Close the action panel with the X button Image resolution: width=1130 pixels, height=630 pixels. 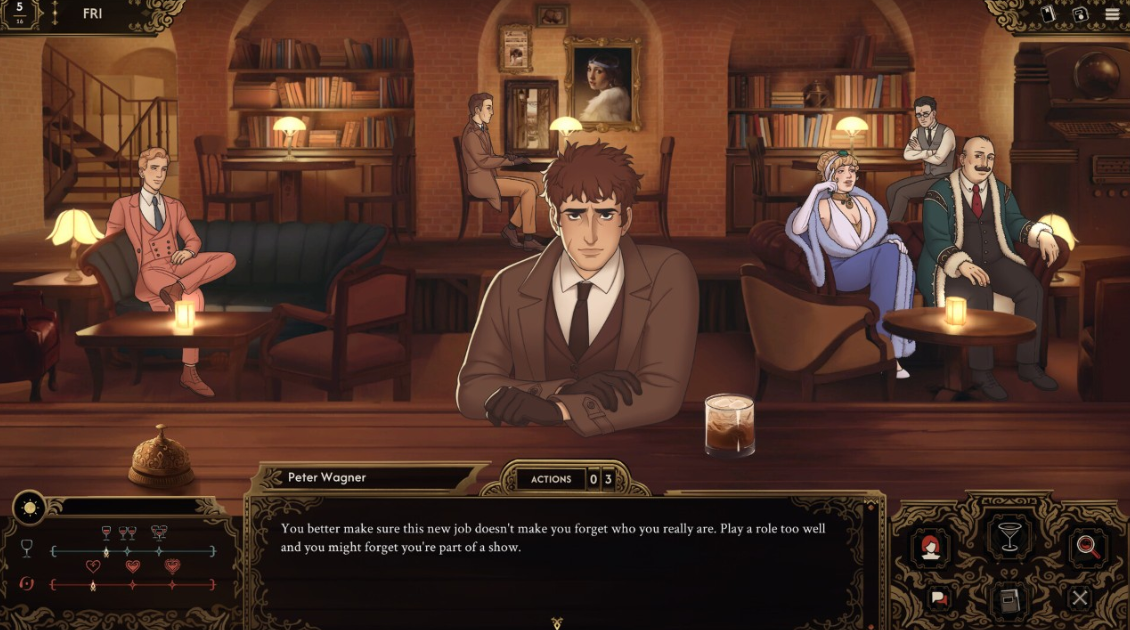[1079, 598]
